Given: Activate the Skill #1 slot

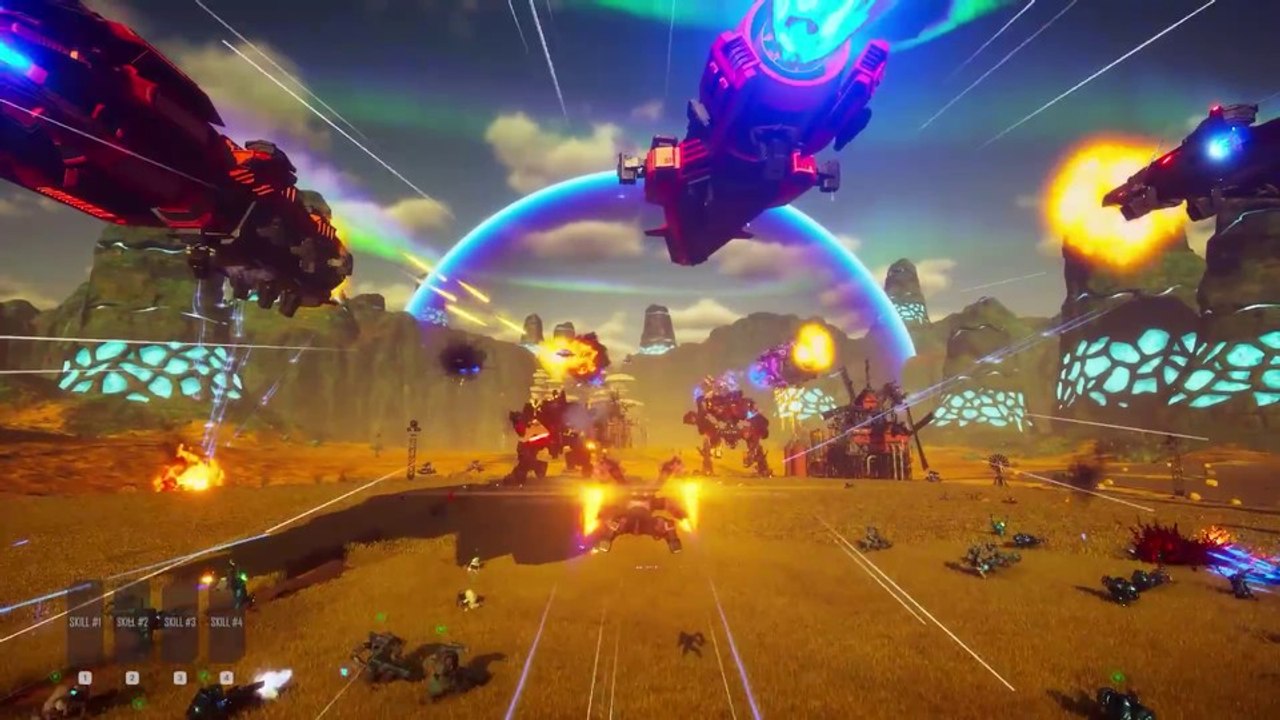Looking at the screenshot, I should pos(85,623).
